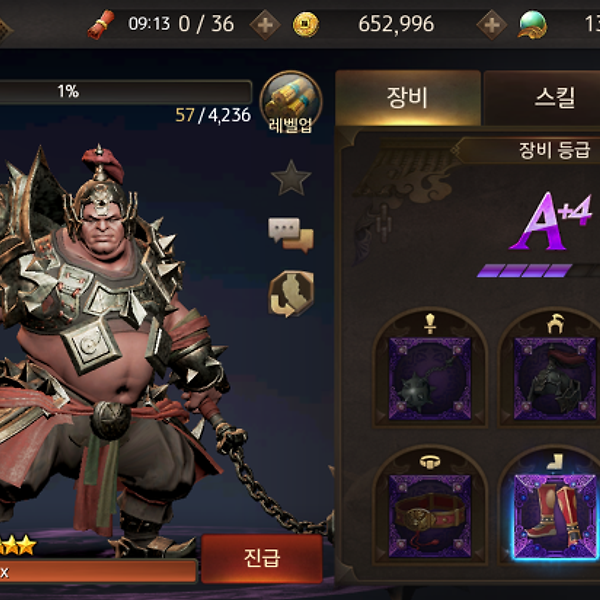
Task: Click the star icon beside the hero
Action: pyautogui.click(x=291, y=178)
